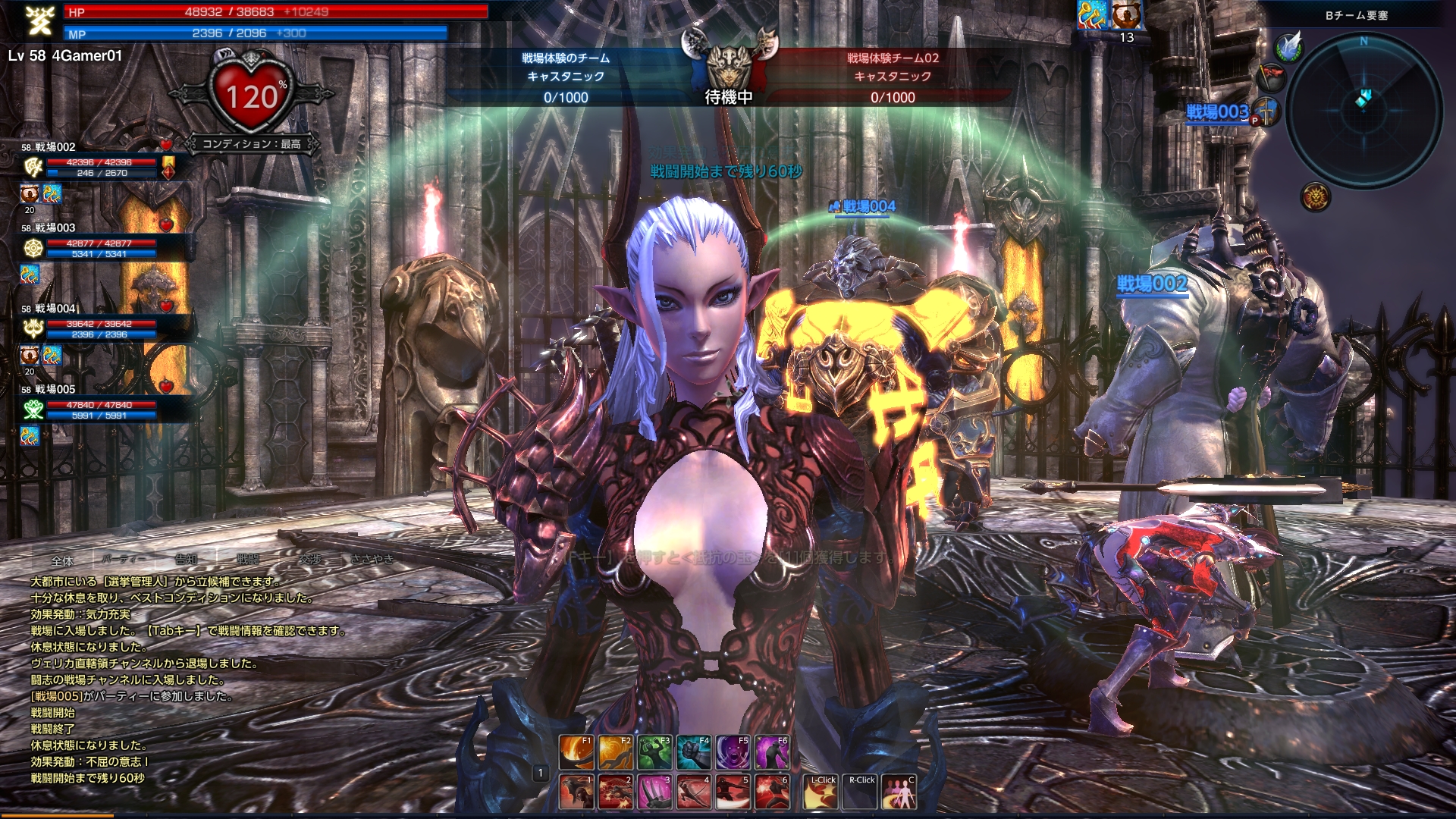
Task: Switch to the 戦闘 chat tab
Action: coord(248,560)
